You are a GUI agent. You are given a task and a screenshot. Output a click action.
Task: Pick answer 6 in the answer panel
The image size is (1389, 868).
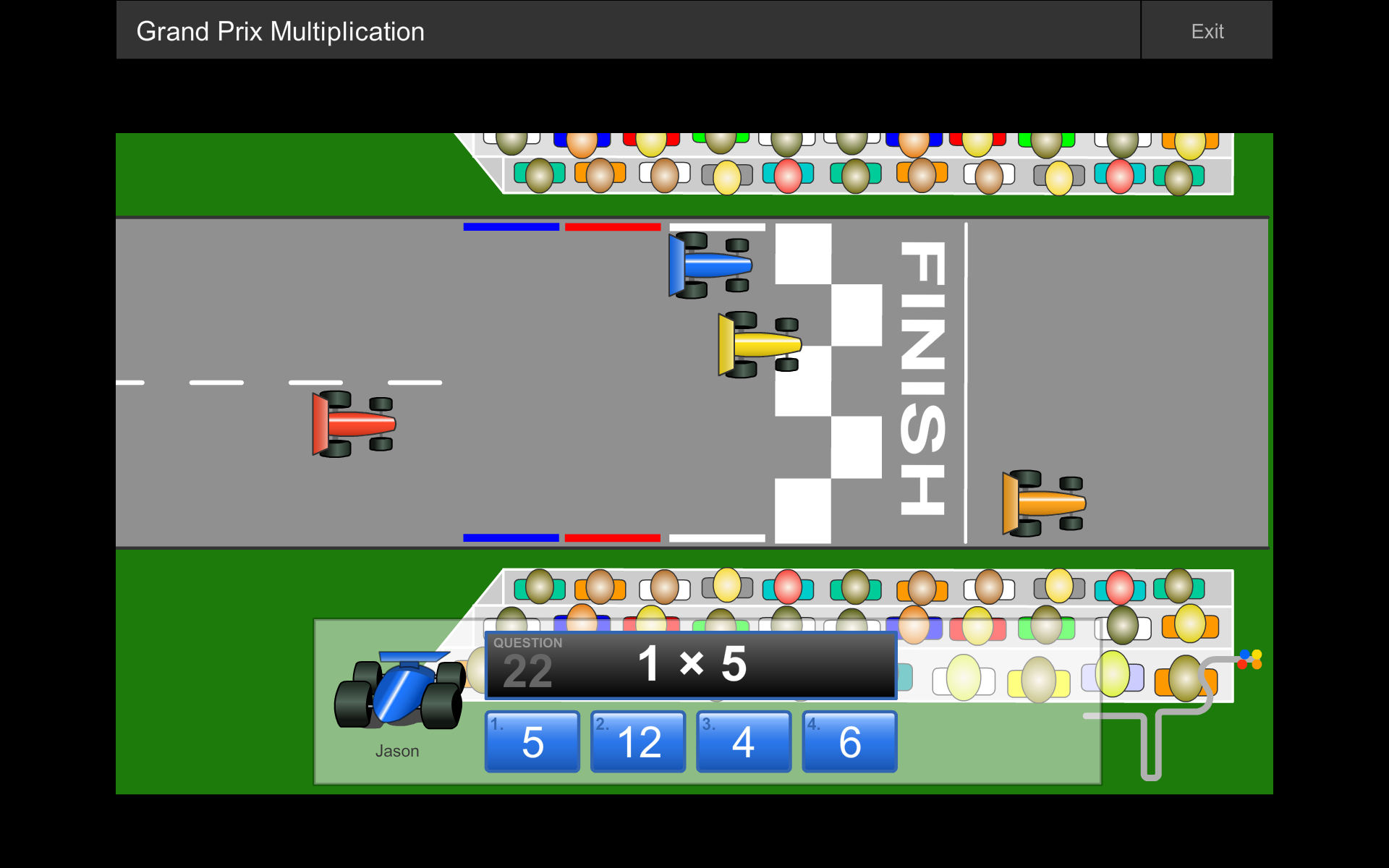coord(849,741)
